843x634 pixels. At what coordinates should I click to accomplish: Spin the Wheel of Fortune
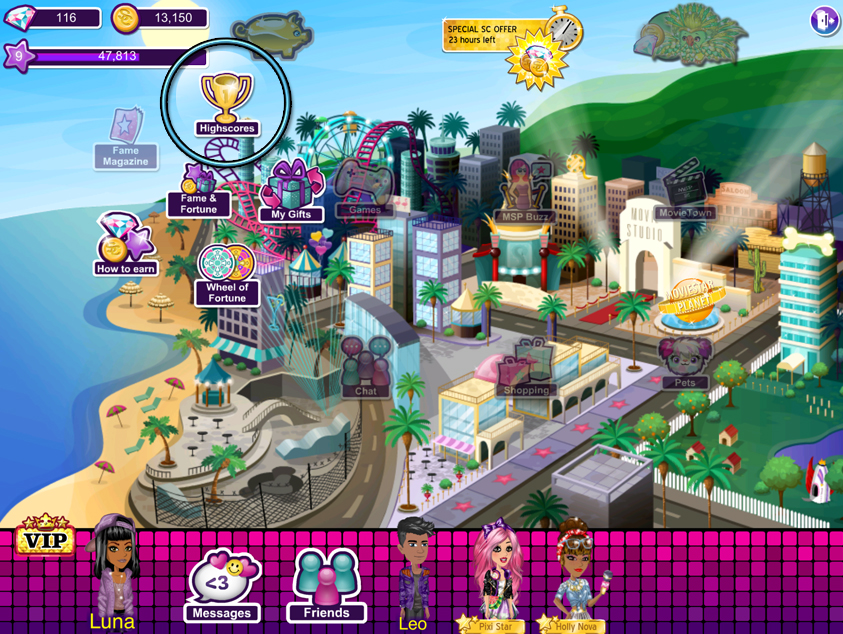(227, 272)
